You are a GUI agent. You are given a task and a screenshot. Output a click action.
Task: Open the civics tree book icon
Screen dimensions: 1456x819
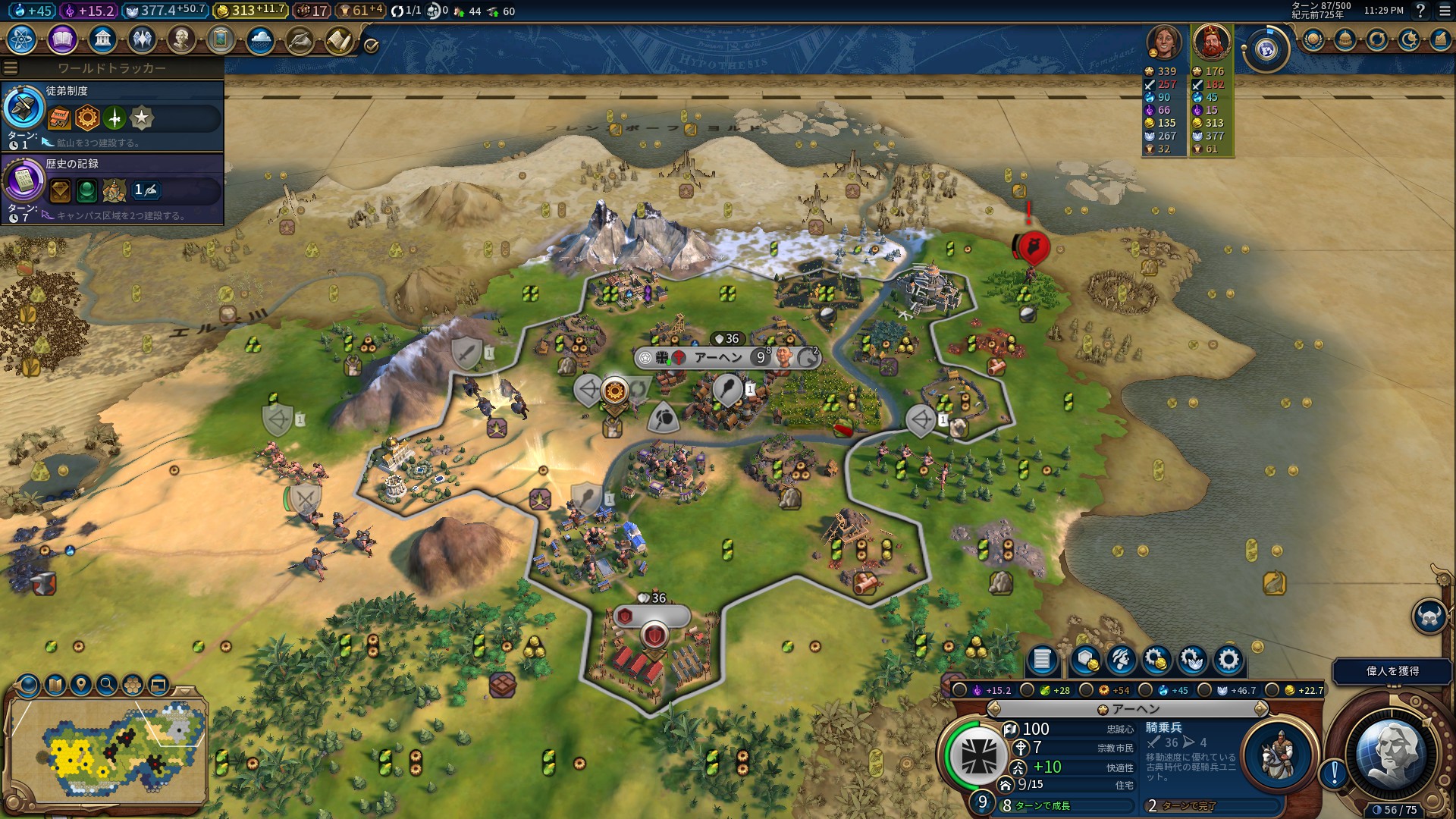coord(62,39)
